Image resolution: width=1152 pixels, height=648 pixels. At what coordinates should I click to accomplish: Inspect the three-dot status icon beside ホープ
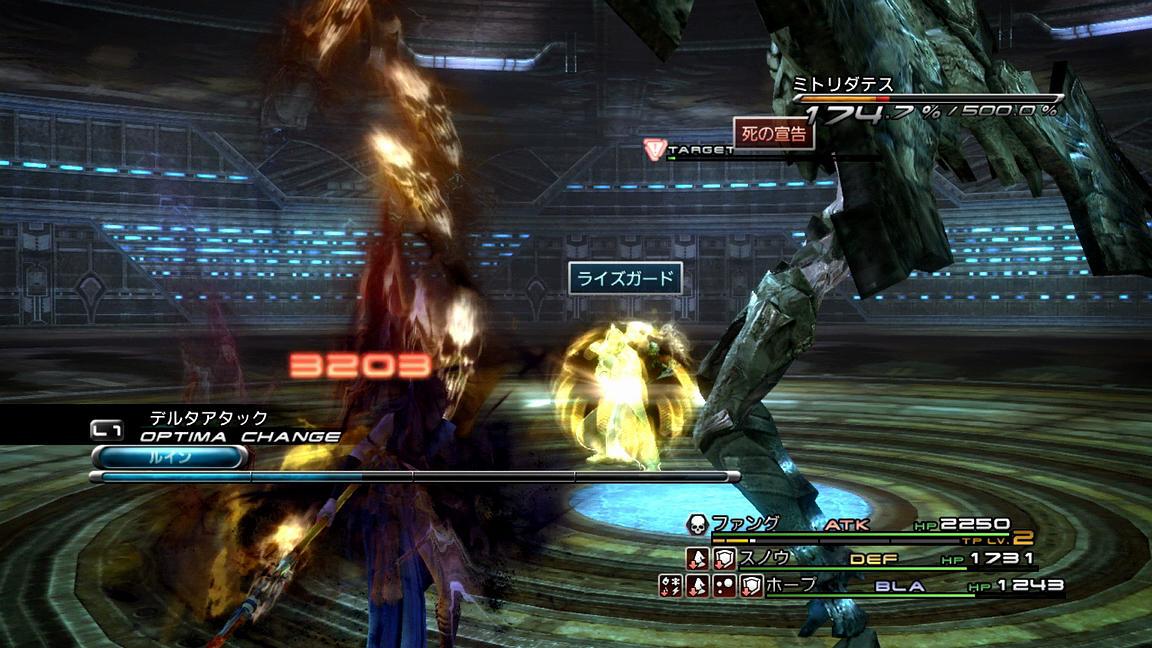[x=724, y=586]
